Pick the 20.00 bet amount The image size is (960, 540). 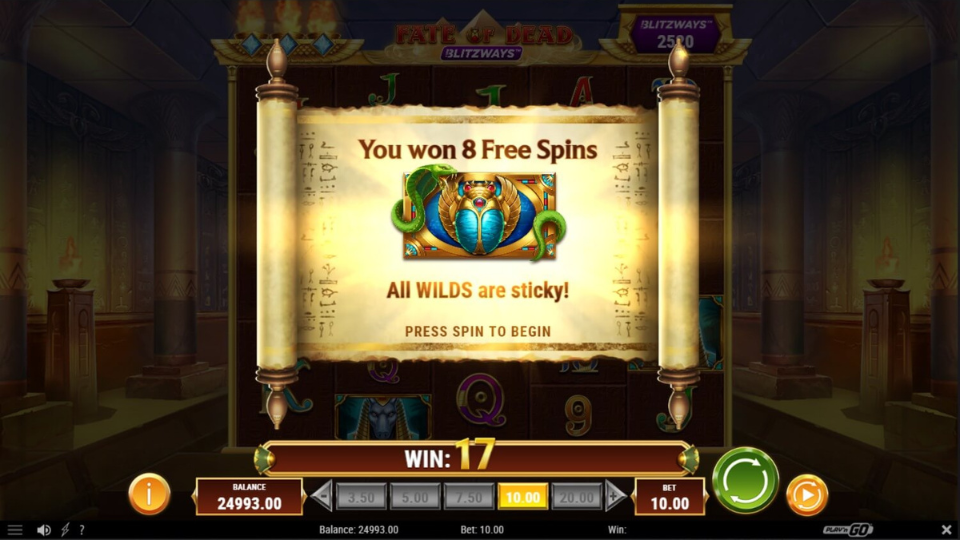click(x=577, y=496)
